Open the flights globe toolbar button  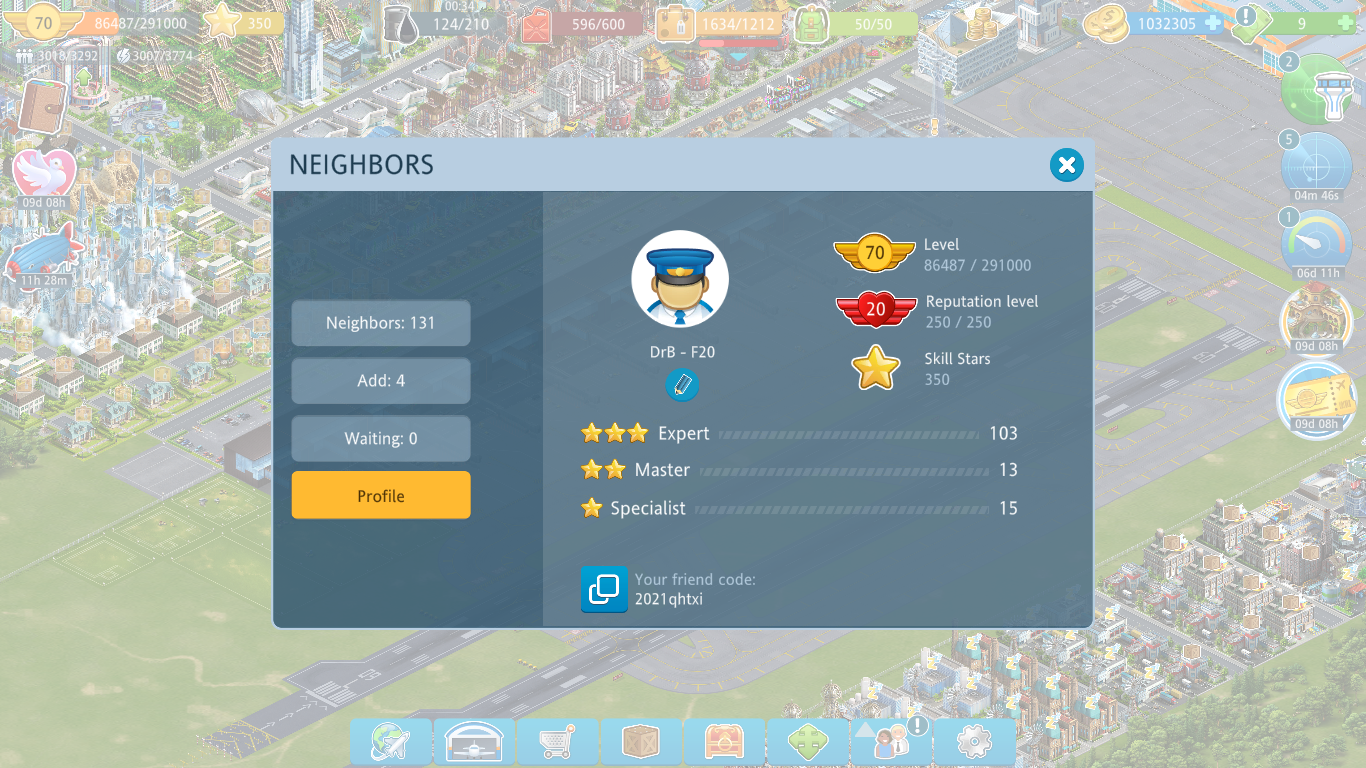coord(390,742)
